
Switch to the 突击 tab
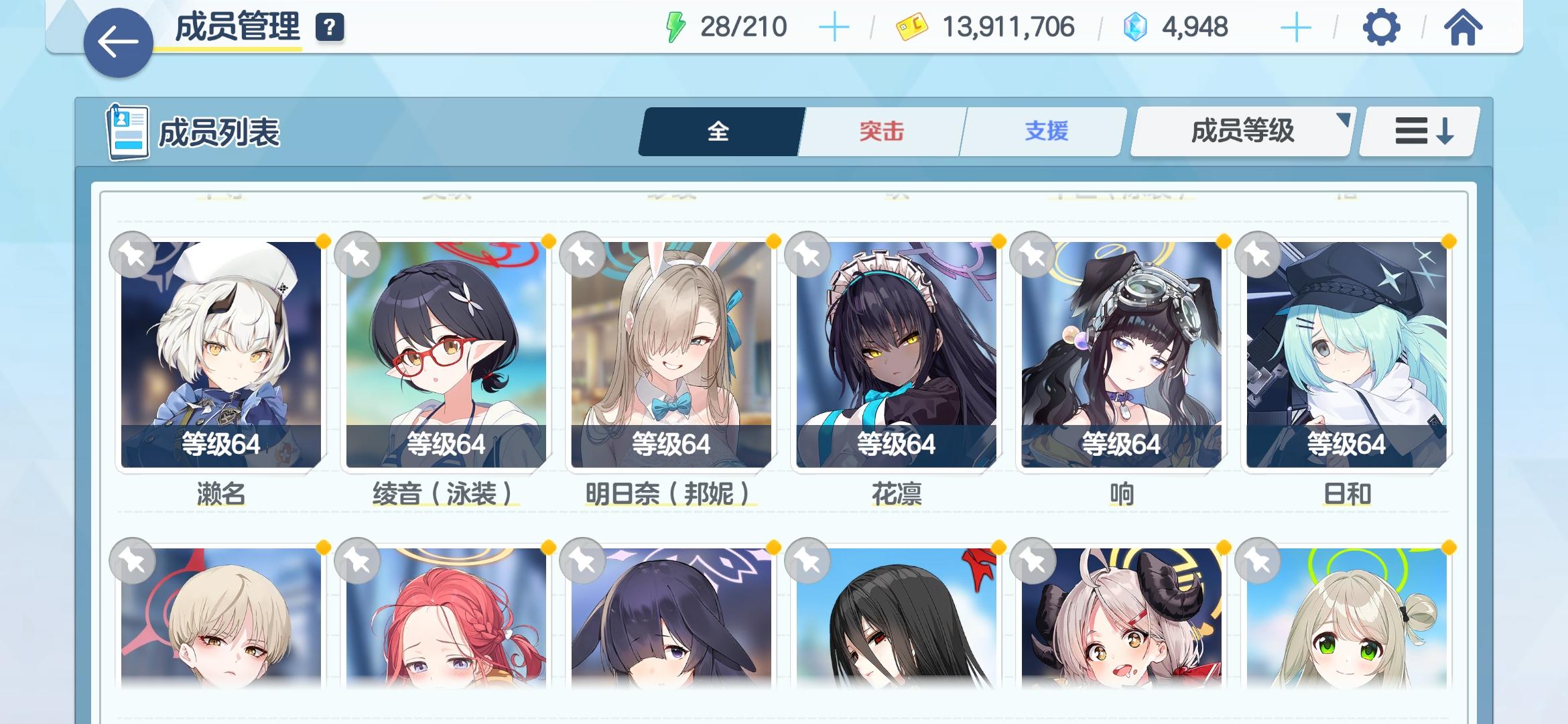click(880, 131)
